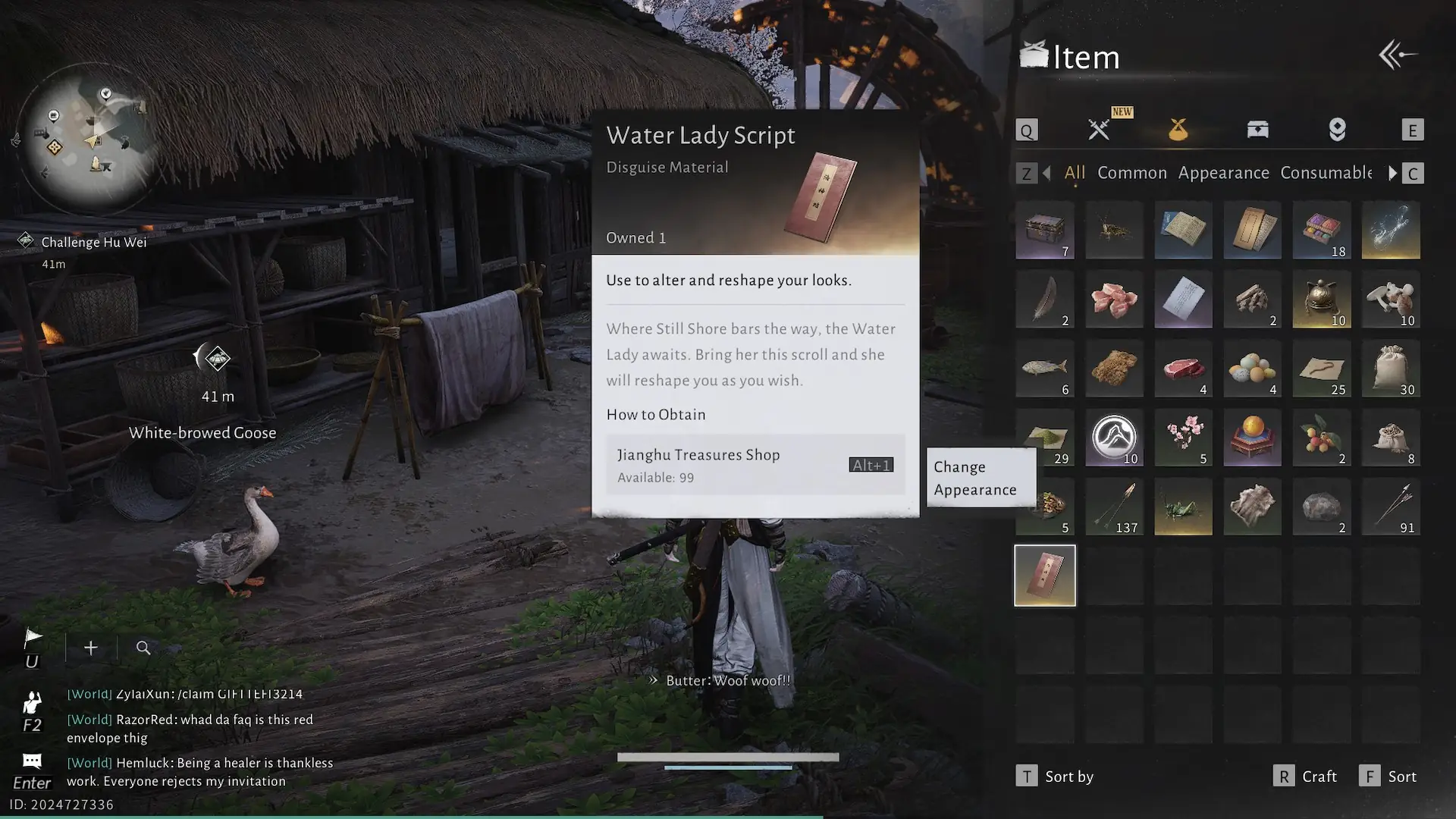Image resolution: width=1456 pixels, height=819 pixels.
Task: Select the treasure chest tab icon
Action: 1257,128
